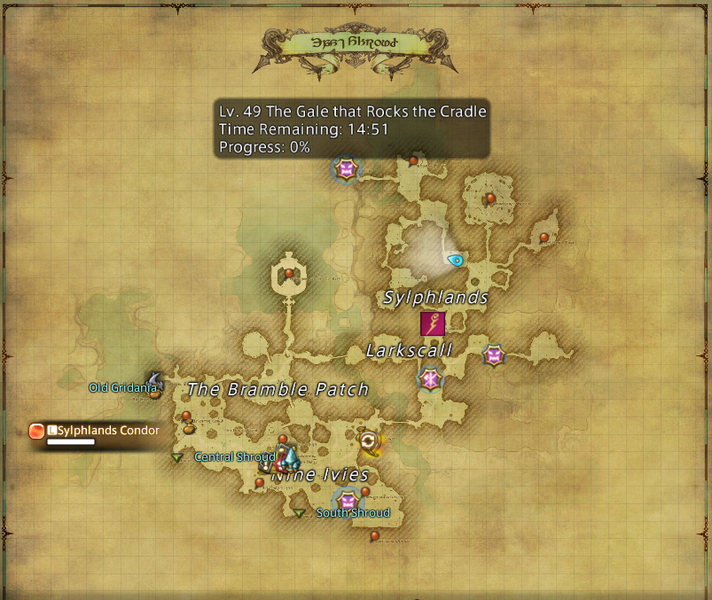Go to the South Shroud zone link
Screen dimensions: 712x600
point(352,513)
